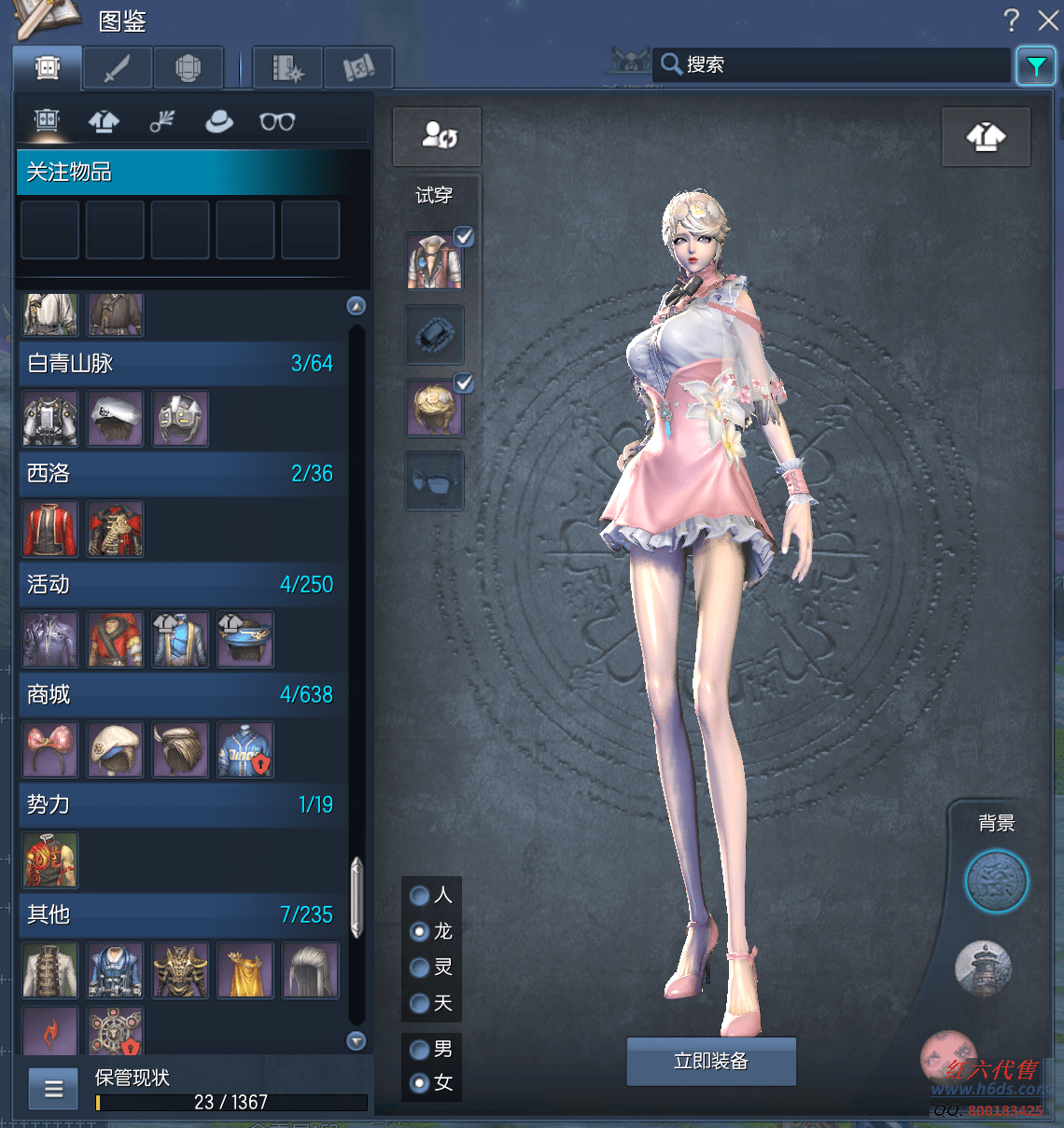The image size is (1064, 1128).
Task: Switch to the sword weapon tab
Action: click(117, 68)
